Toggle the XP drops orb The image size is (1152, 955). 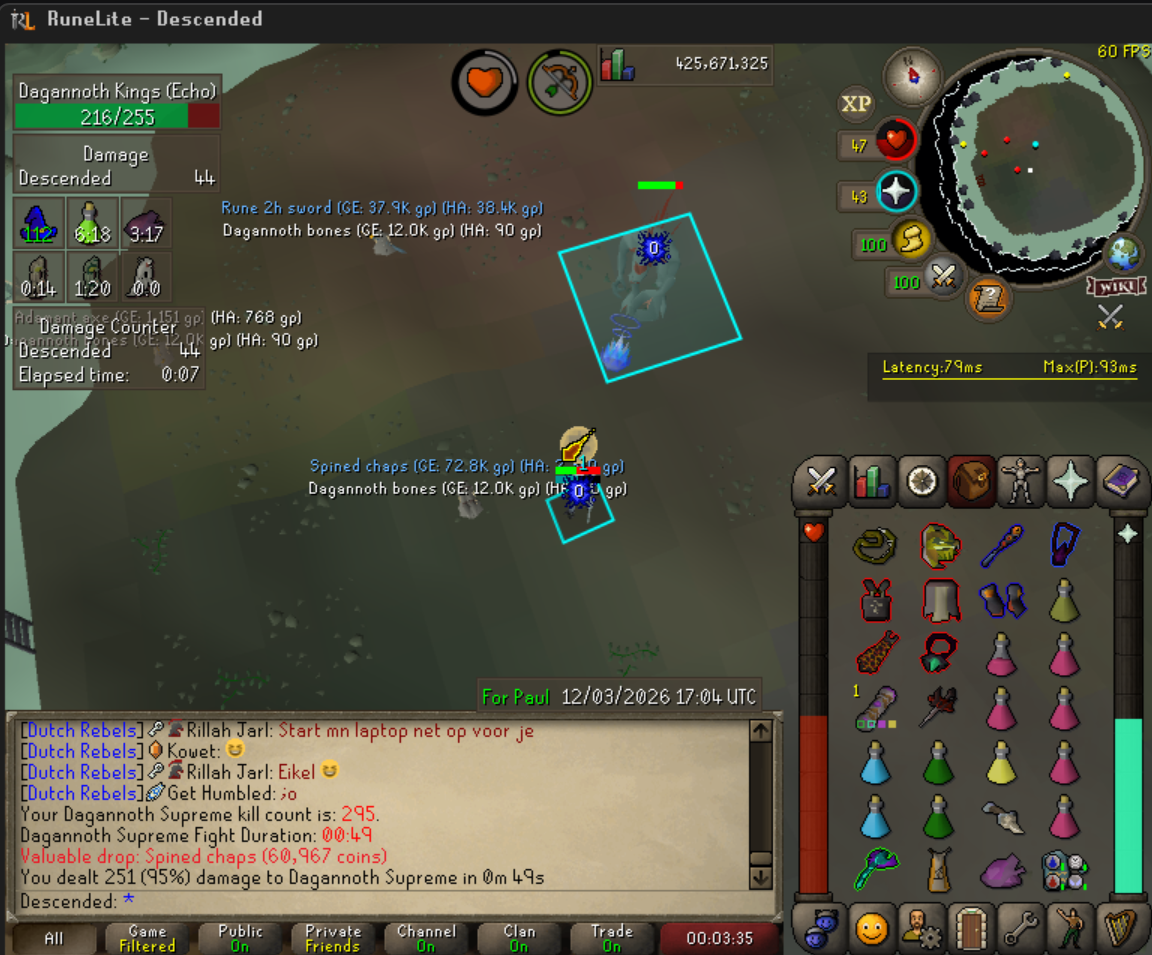pos(856,104)
